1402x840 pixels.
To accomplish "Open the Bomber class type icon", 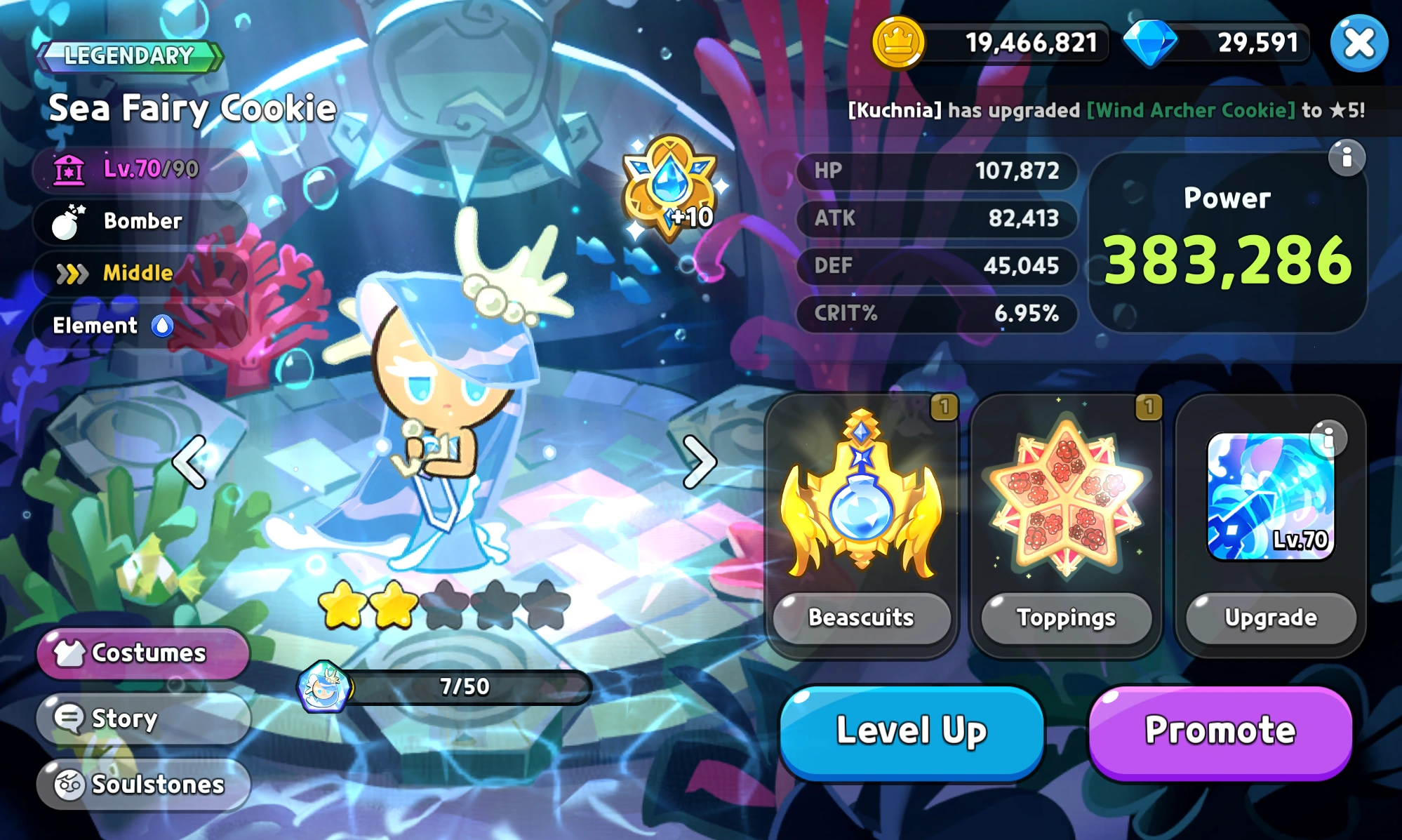I will [71, 221].
